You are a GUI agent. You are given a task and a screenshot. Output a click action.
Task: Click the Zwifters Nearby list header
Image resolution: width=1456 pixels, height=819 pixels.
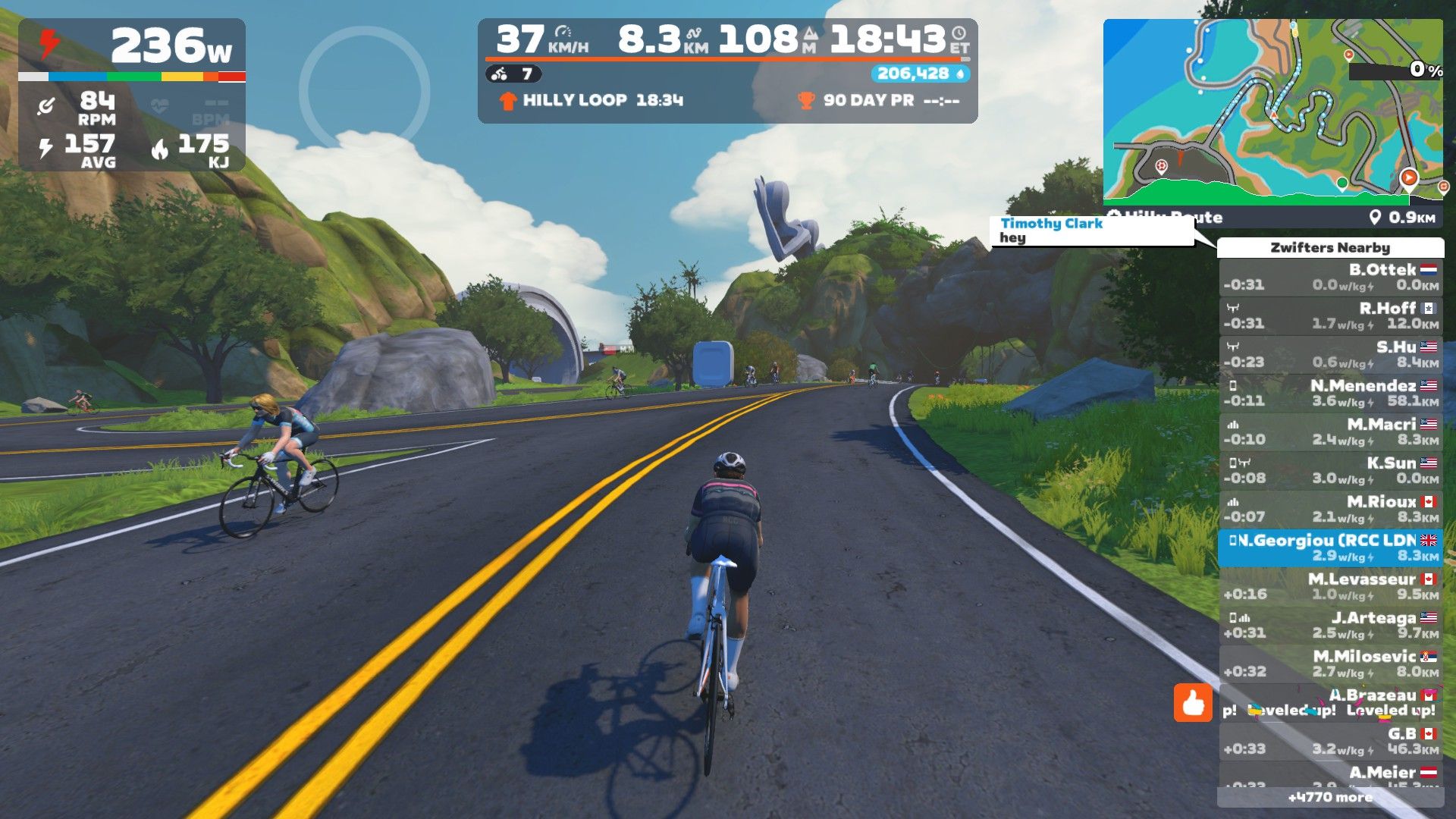coord(1330,247)
